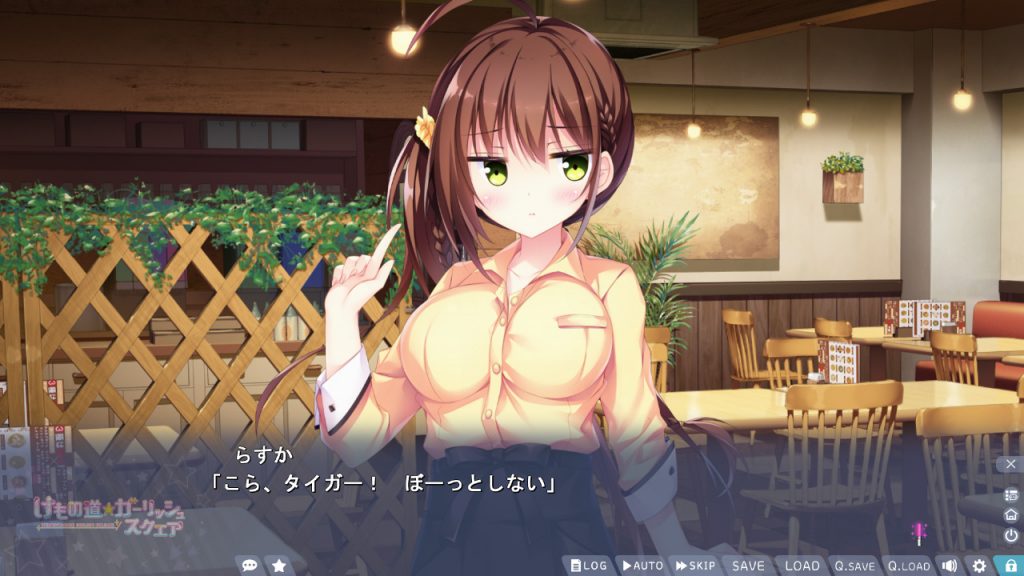Click the speech bubble icon
Viewport: 1024px width, 576px height.
point(249,565)
